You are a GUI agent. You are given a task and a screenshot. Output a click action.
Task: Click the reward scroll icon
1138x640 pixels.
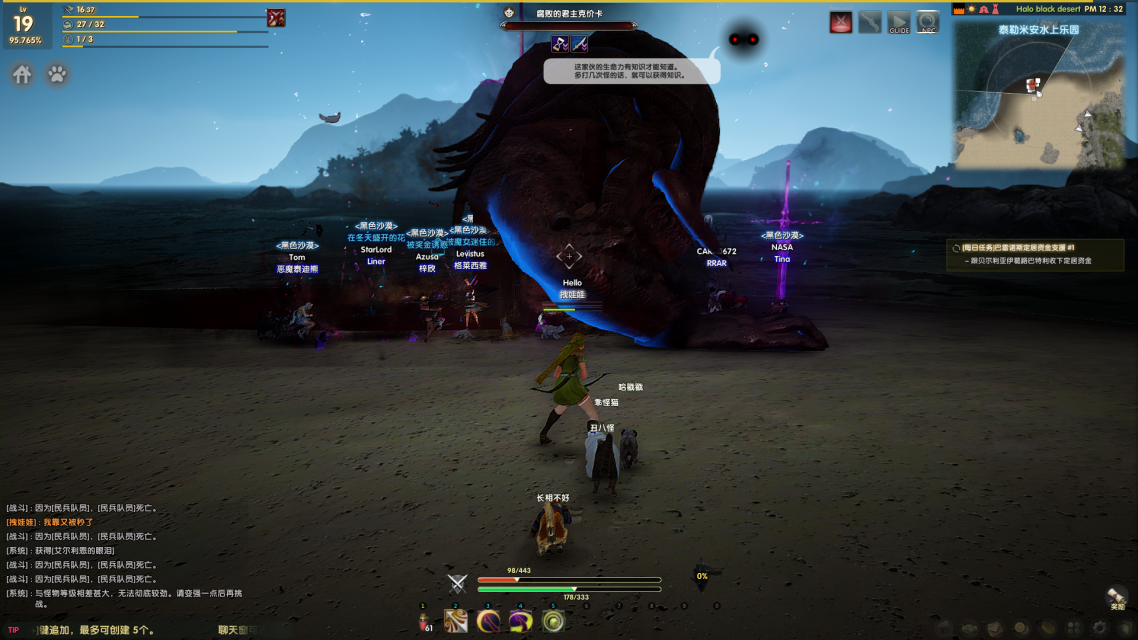tap(1116, 597)
